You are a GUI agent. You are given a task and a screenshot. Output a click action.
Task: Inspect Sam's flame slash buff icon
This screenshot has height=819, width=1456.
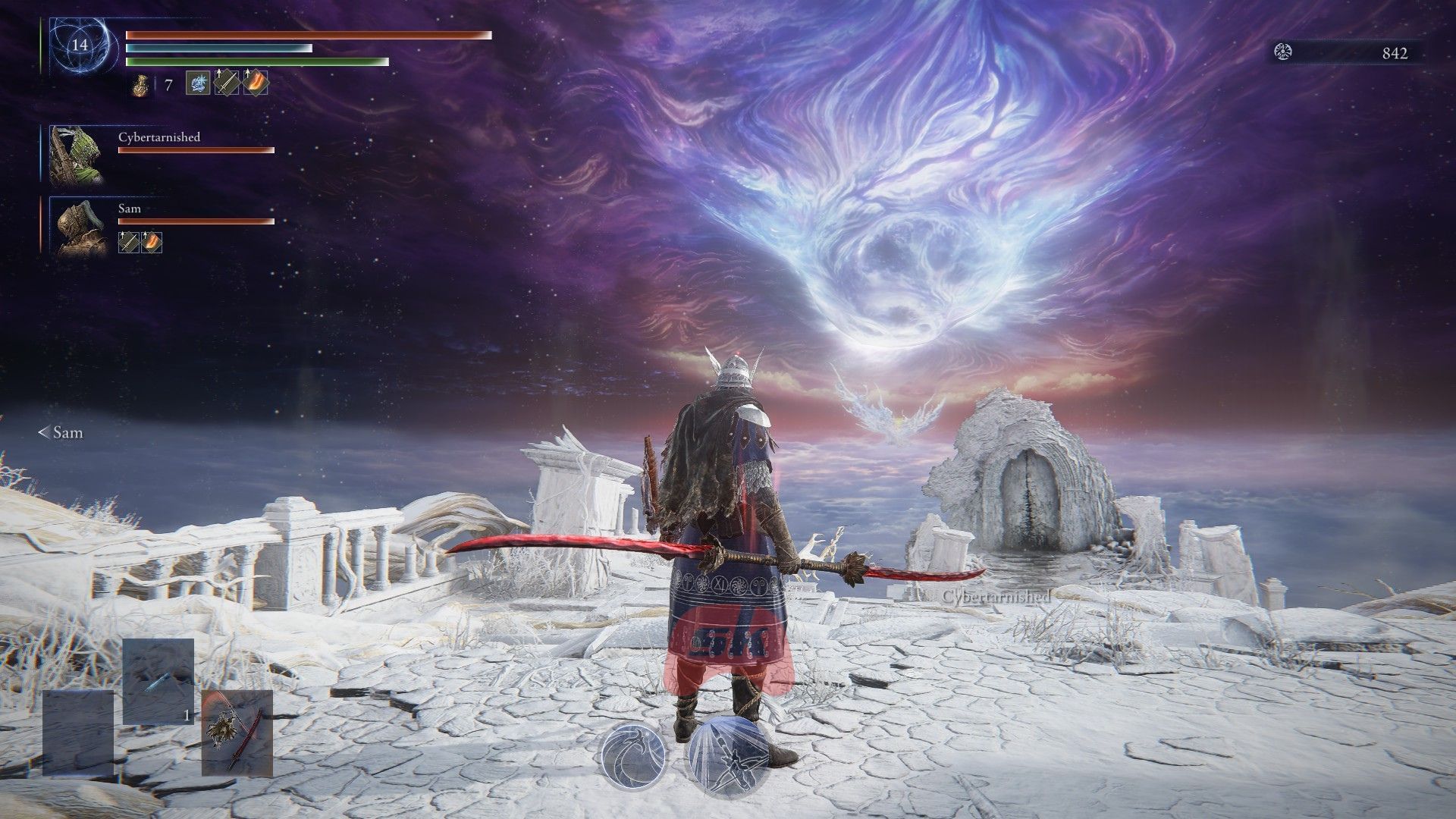pos(152,242)
